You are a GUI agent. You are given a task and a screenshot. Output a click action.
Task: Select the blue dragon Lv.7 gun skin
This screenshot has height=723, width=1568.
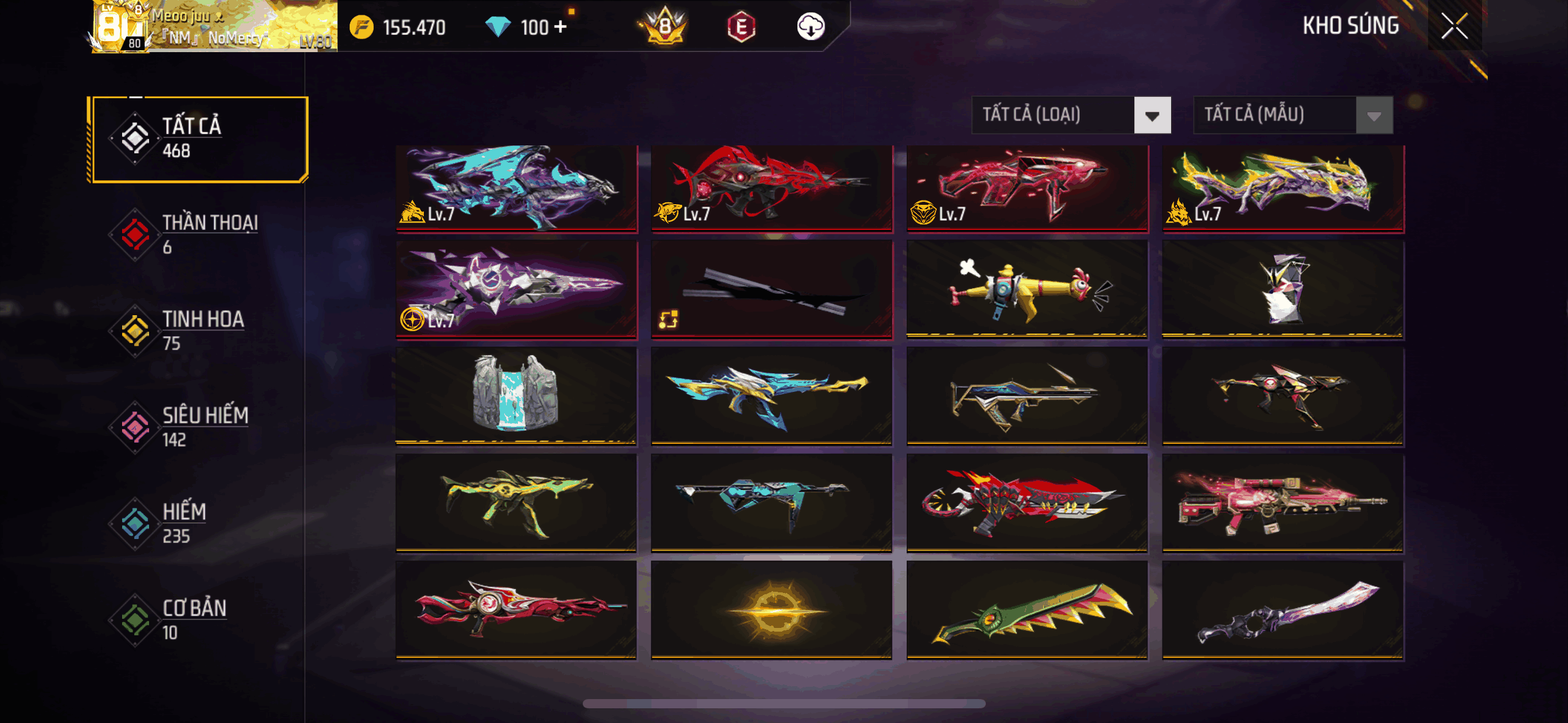[517, 188]
